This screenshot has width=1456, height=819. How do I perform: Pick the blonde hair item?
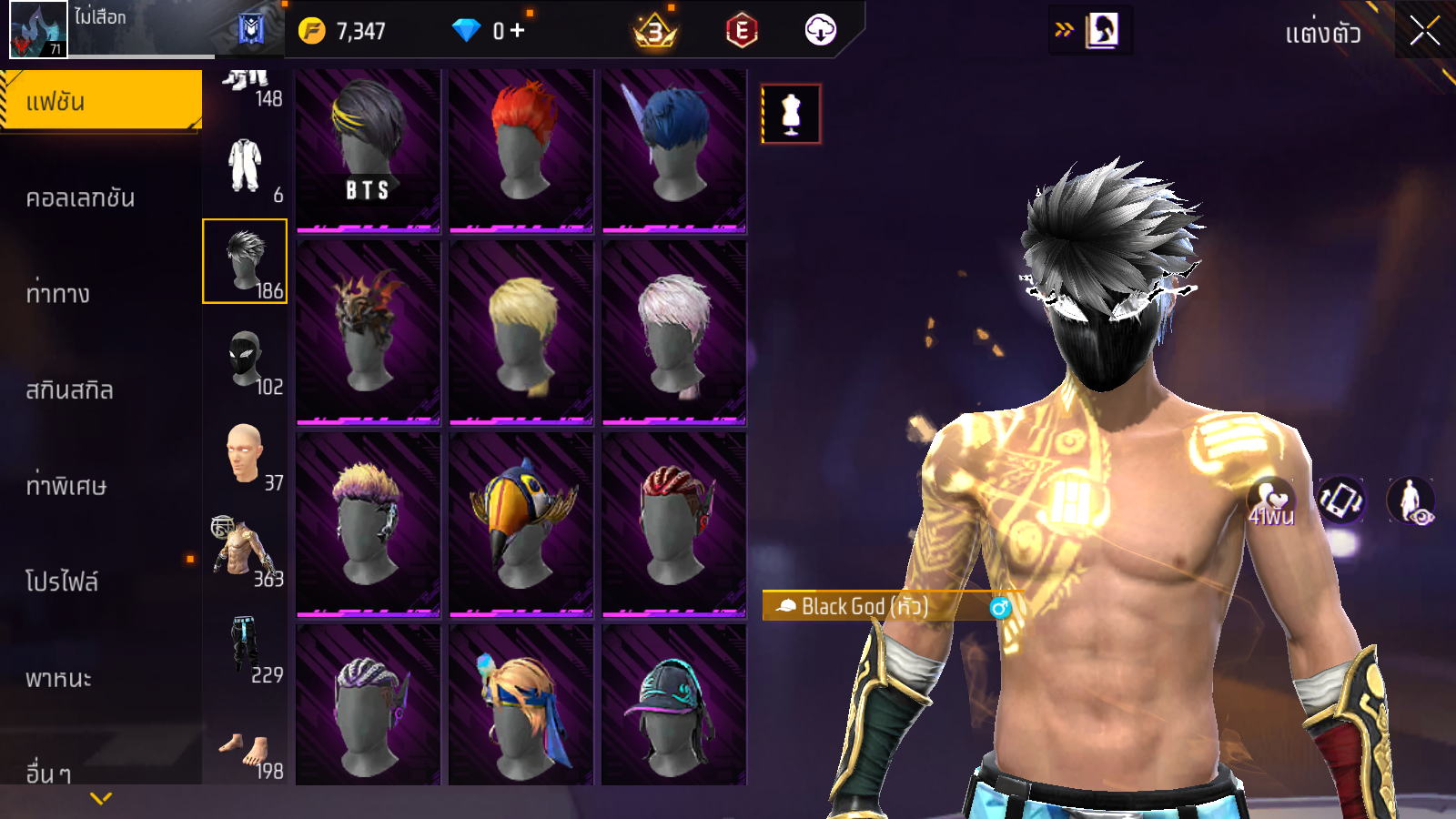click(x=521, y=332)
